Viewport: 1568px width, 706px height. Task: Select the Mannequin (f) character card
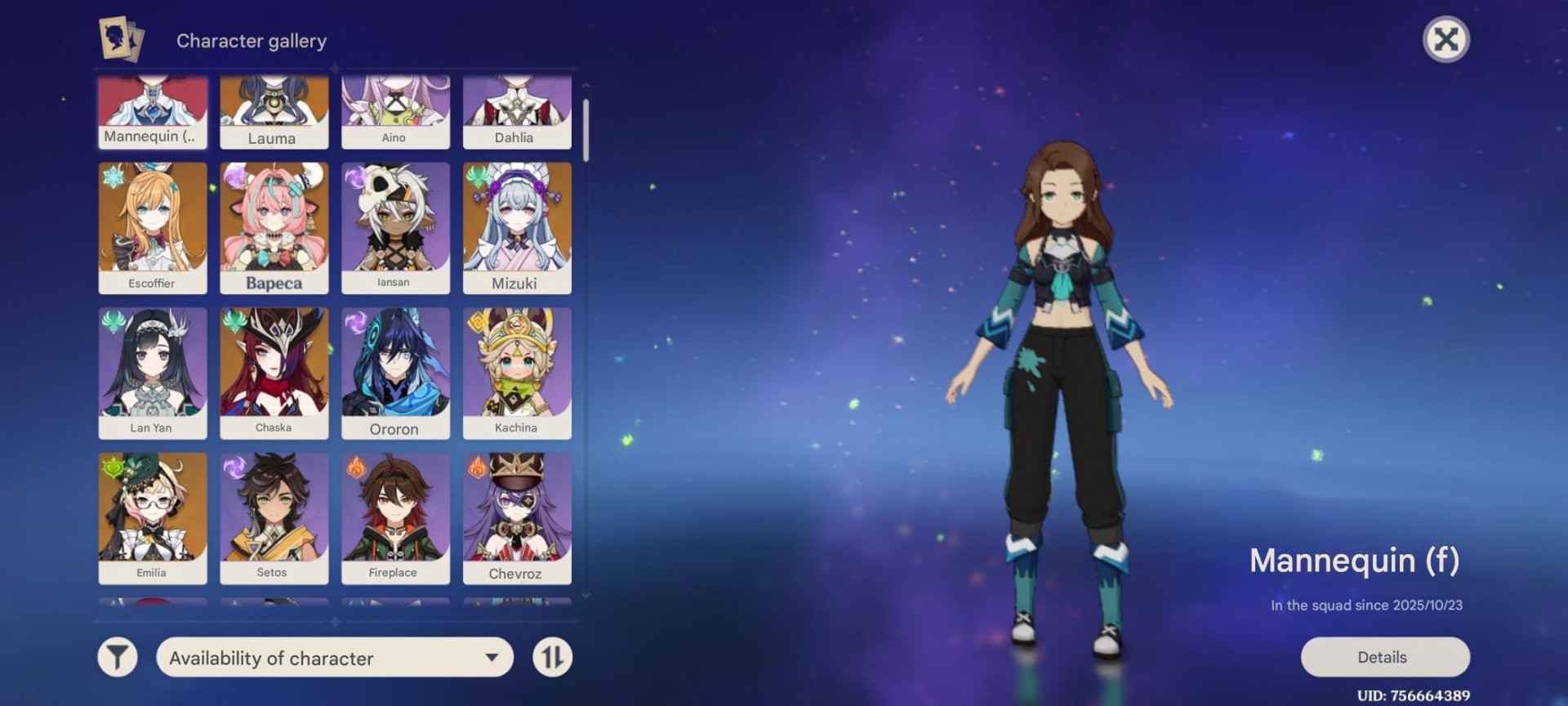click(x=152, y=110)
